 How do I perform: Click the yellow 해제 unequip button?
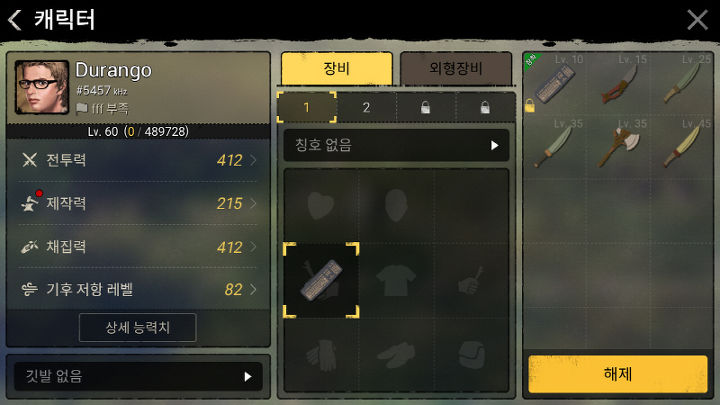tap(617, 374)
